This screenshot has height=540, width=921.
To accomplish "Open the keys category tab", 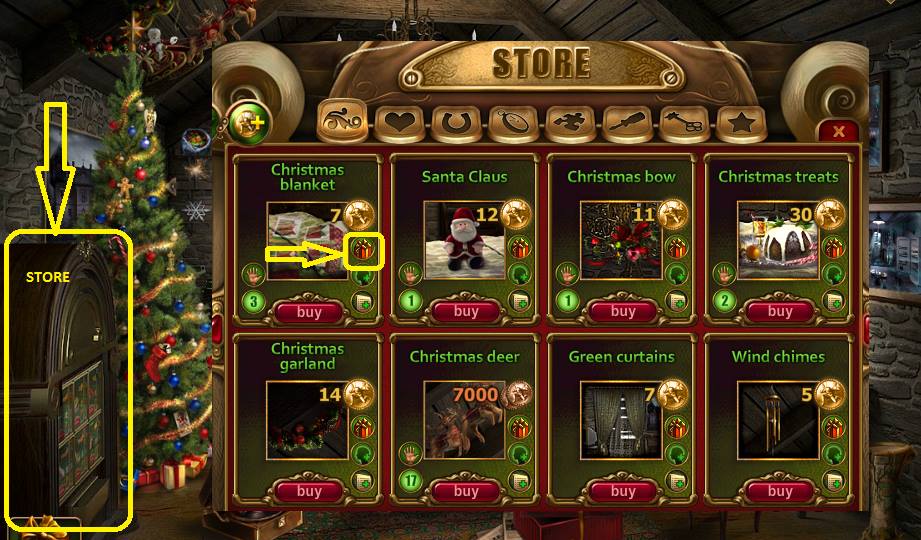I will pyautogui.click(x=685, y=124).
